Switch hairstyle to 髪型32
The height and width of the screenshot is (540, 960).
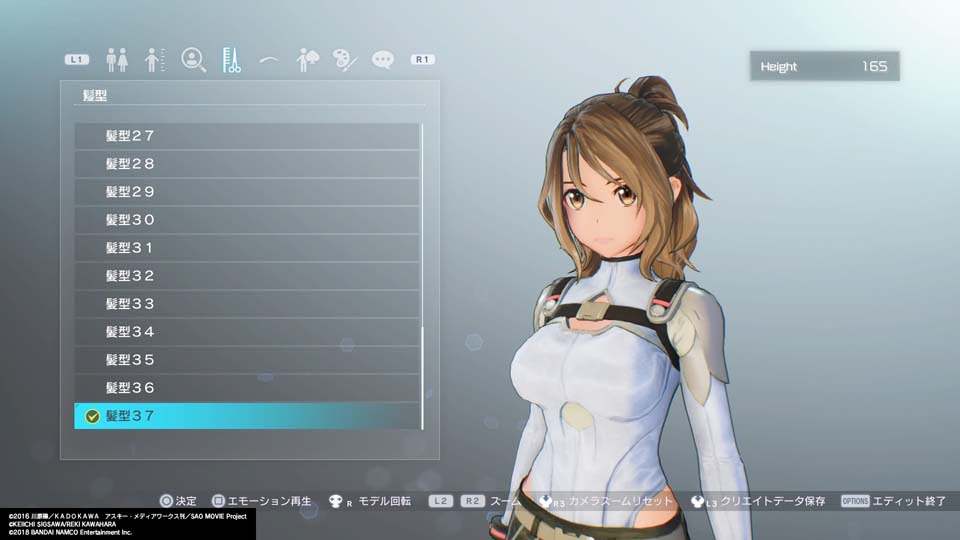[x=247, y=276]
